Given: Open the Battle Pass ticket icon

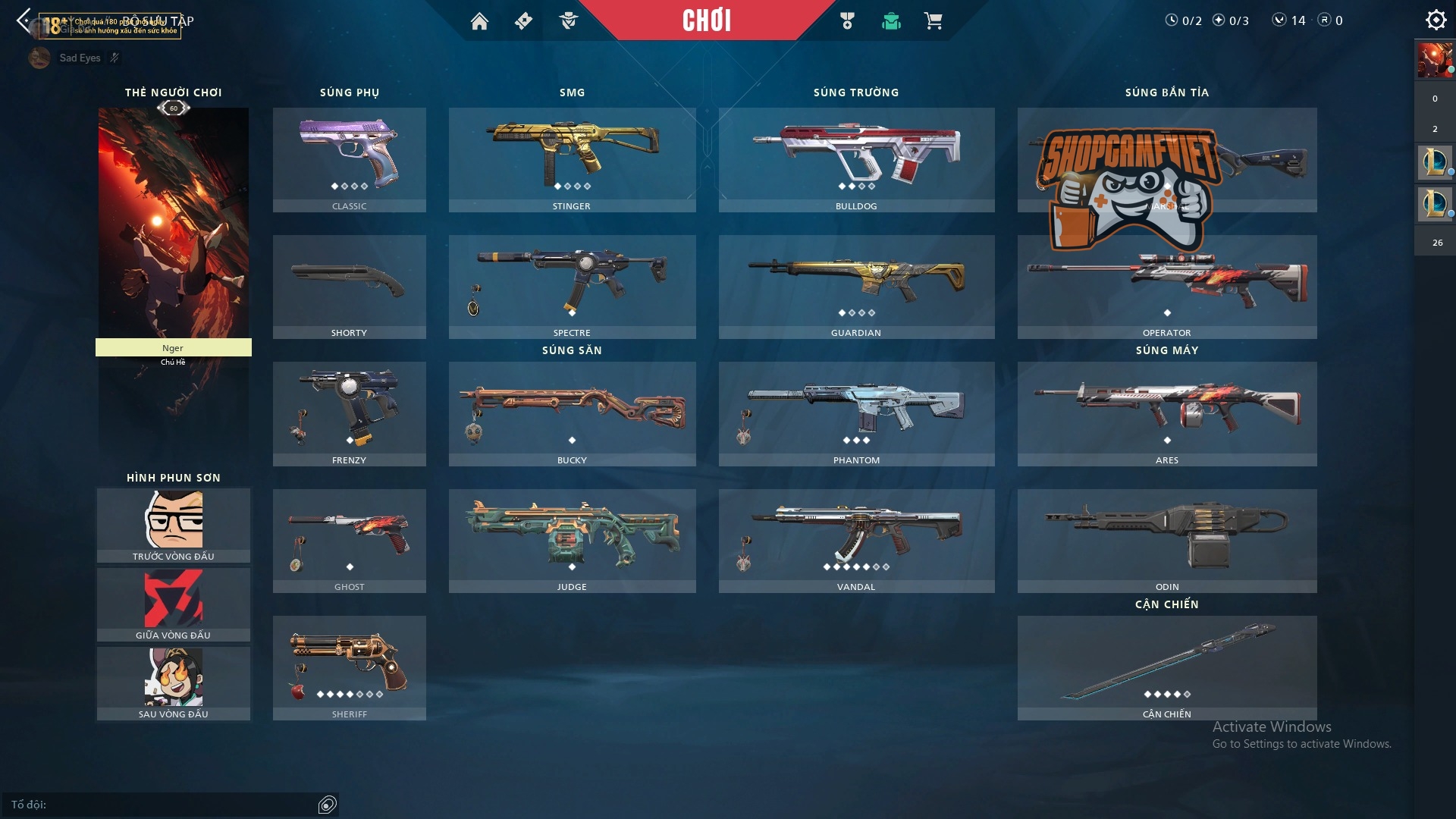Looking at the screenshot, I should [522, 22].
